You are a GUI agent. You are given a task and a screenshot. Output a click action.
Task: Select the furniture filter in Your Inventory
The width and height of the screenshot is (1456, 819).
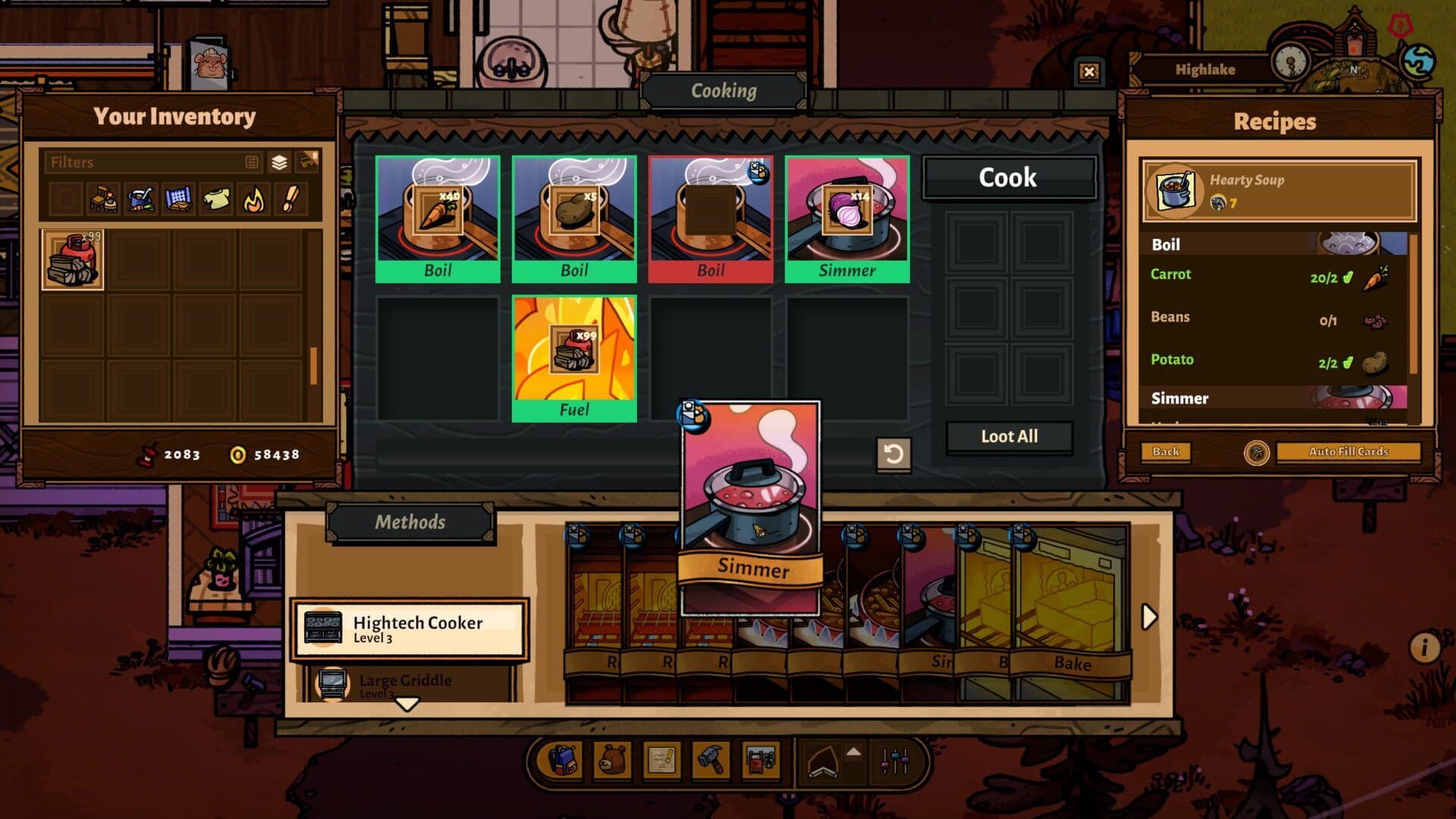coord(104,199)
